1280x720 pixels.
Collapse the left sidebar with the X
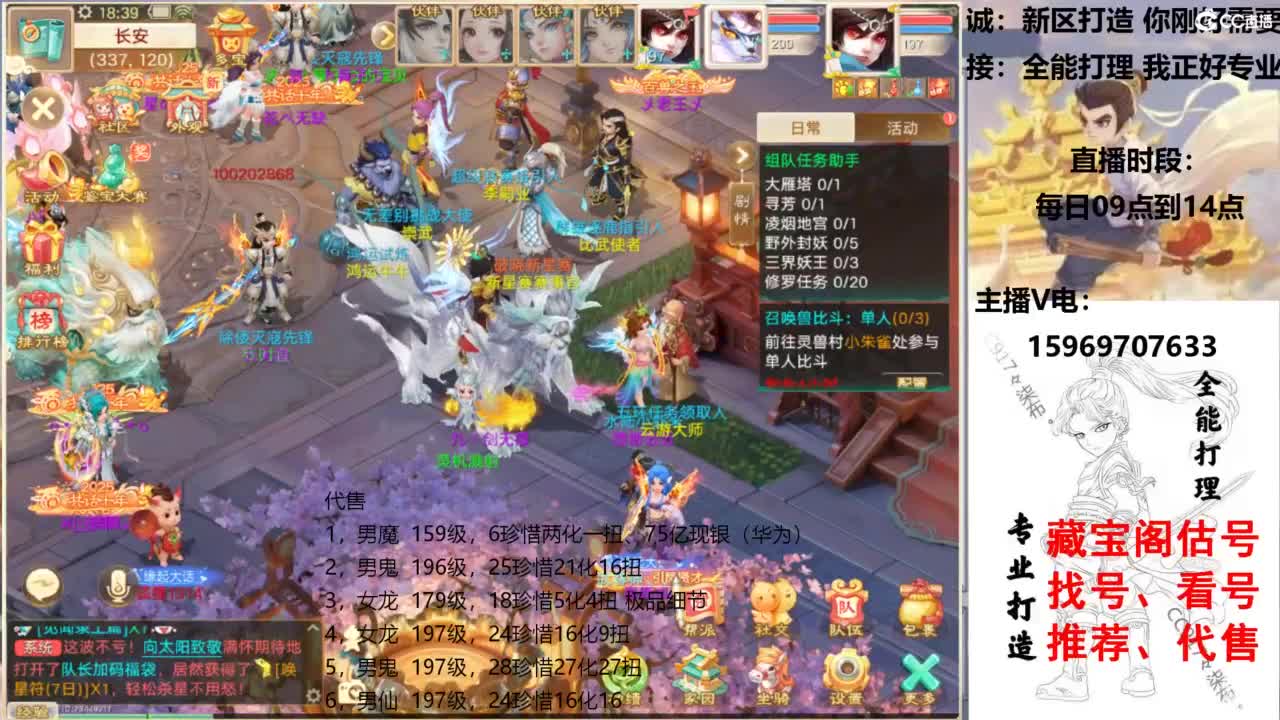pyautogui.click(x=44, y=107)
